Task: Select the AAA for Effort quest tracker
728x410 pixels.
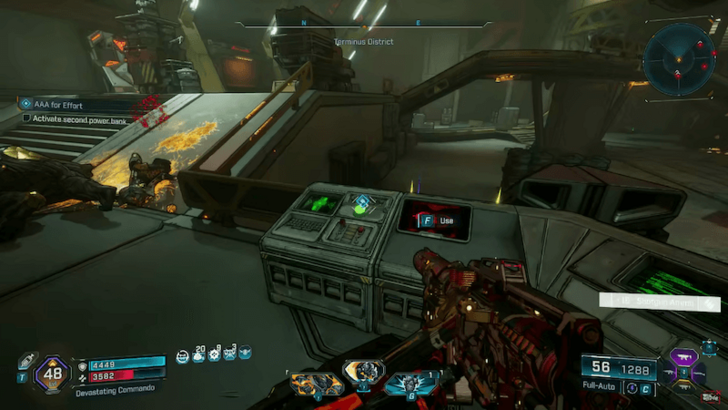Action: click(x=70, y=104)
